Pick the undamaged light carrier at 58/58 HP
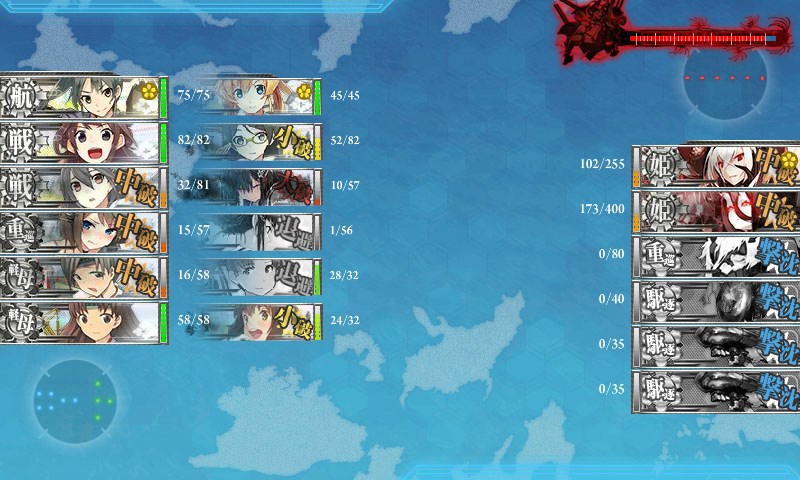Screen dimensions: 800x480 tap(82, 322)
